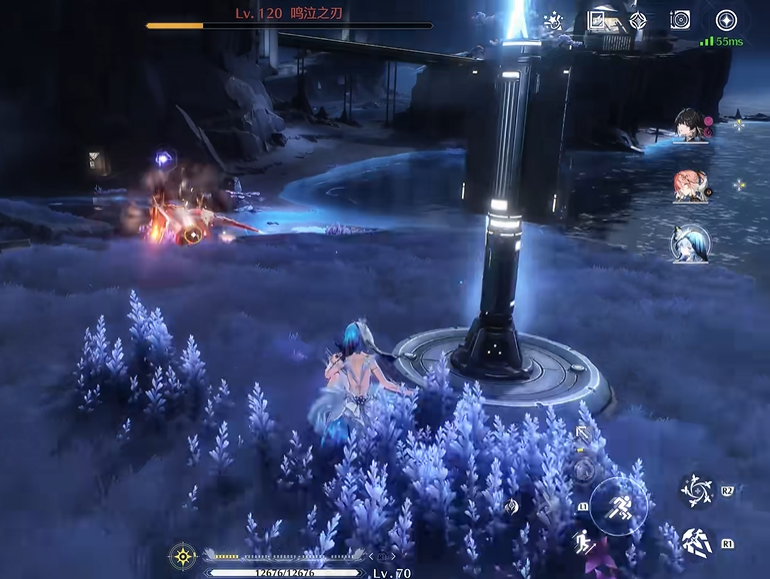The width and height of the screenshot is (770, 579).
Task: Open the circled compass star menu
Action: 726,19
